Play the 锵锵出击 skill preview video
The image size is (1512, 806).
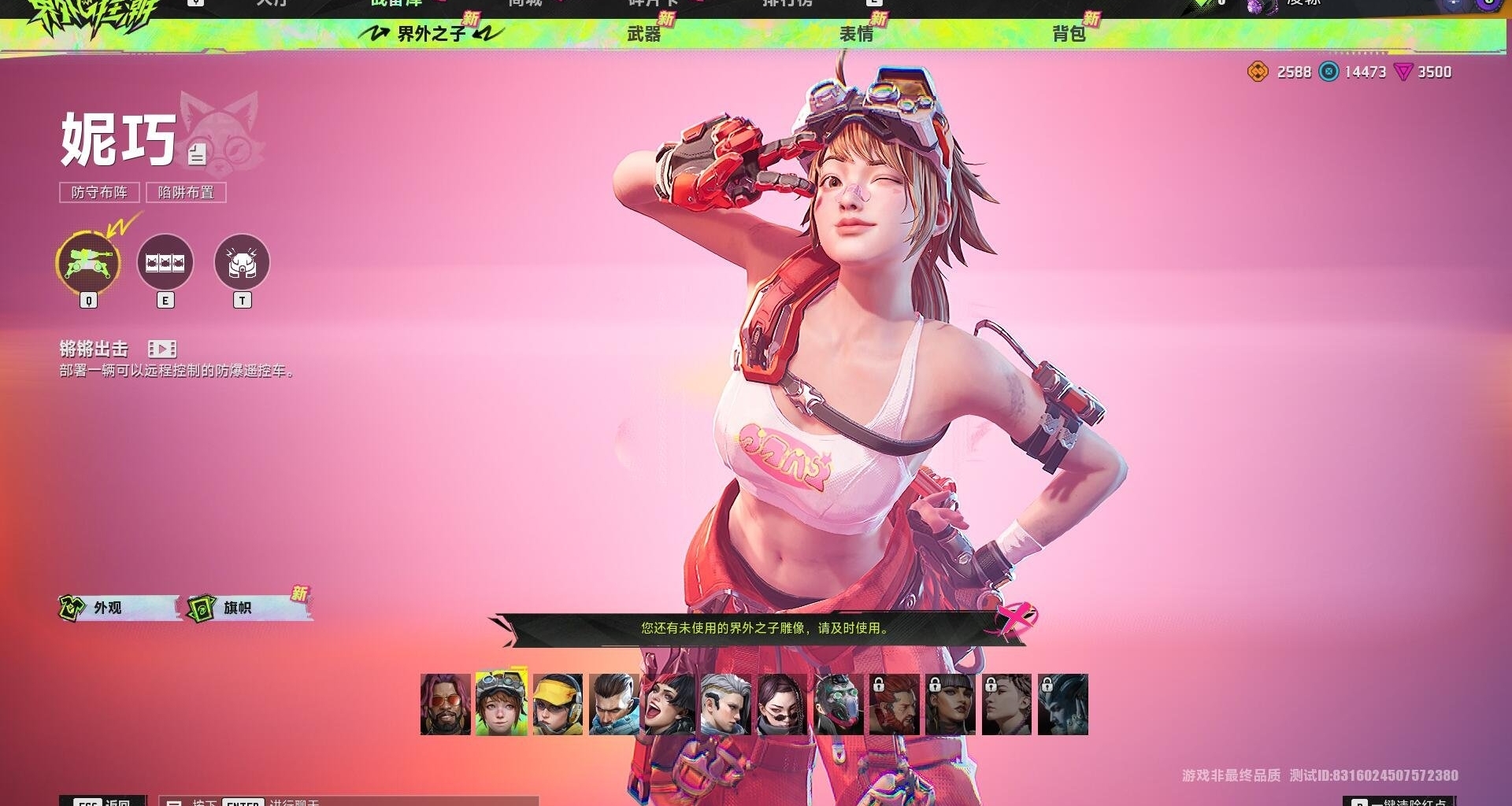click(x=161, y=349)
